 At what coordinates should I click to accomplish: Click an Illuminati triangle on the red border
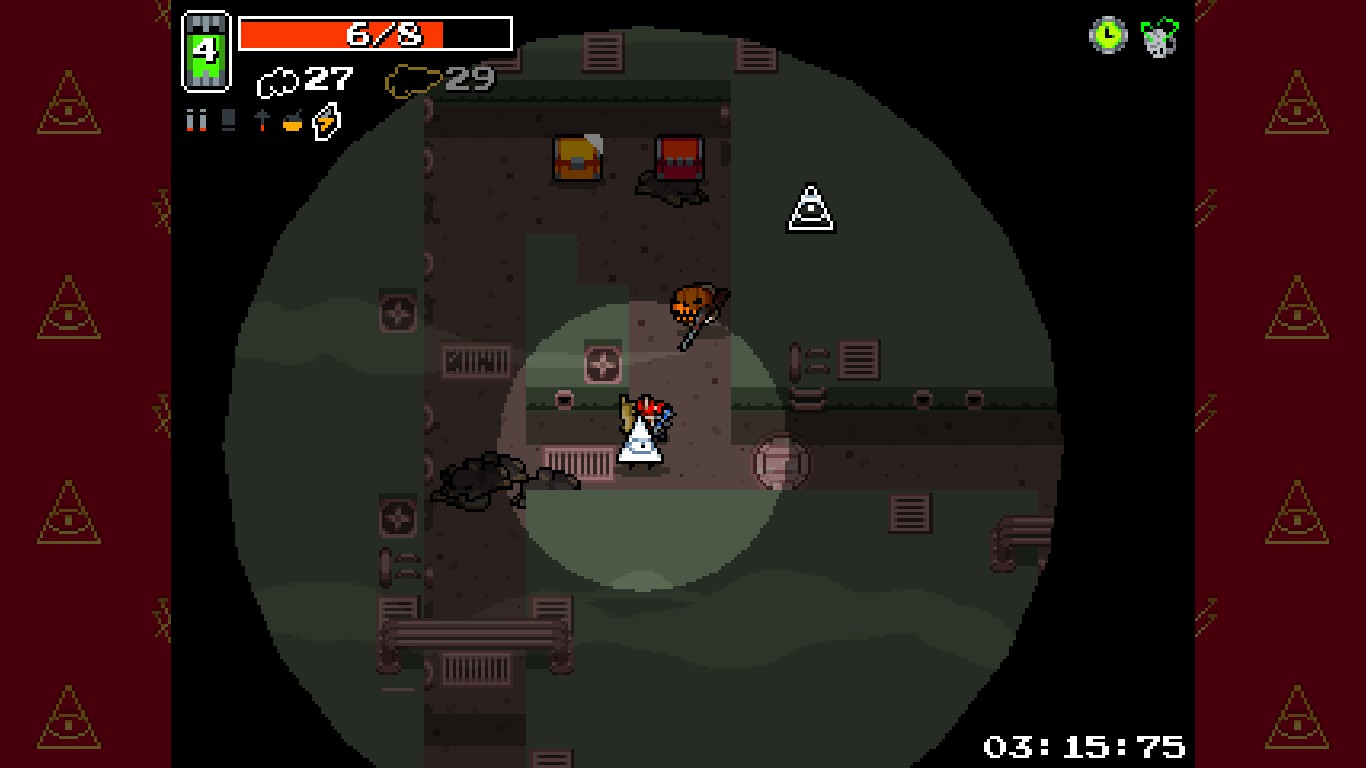tap(66, 106)
